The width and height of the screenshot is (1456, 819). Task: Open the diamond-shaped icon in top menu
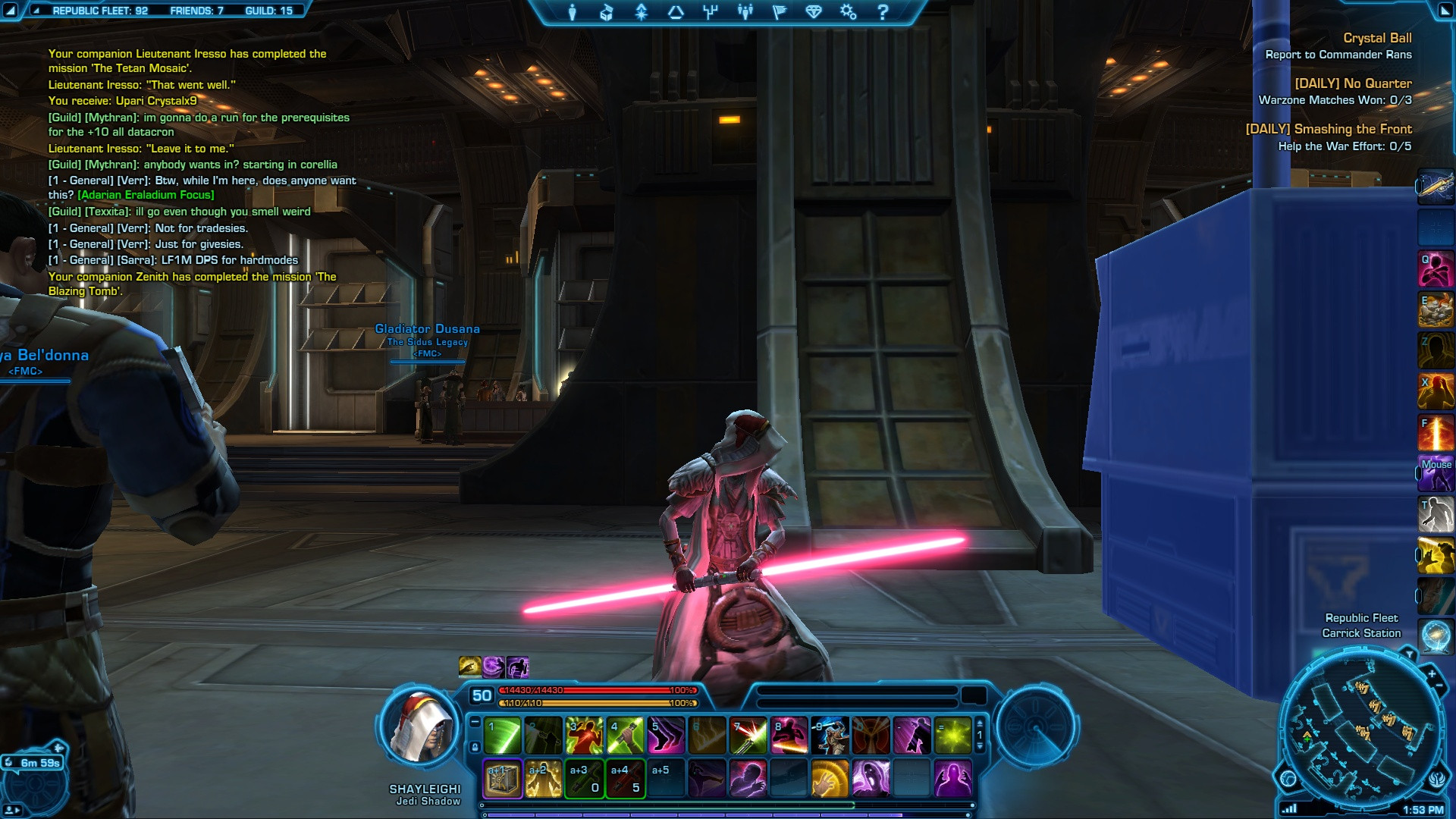pyautogui.click(x=814, y=12)
